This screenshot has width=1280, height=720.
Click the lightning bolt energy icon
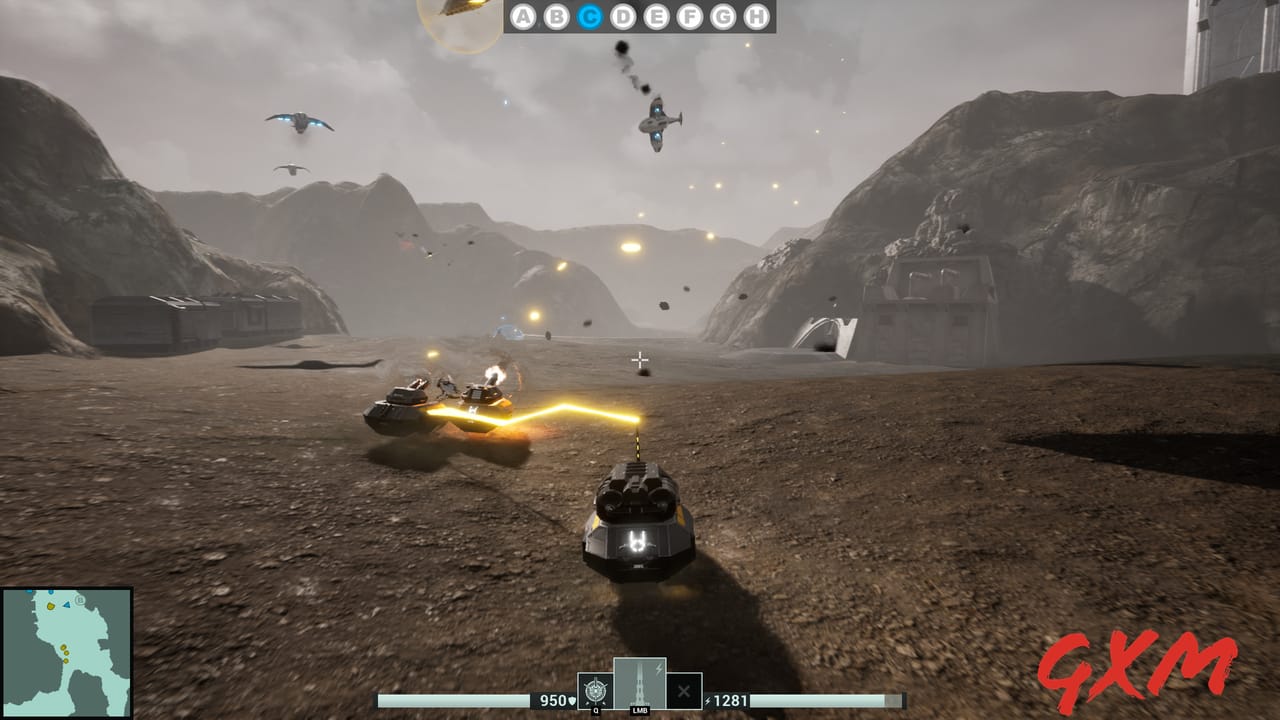pos(708,699)
